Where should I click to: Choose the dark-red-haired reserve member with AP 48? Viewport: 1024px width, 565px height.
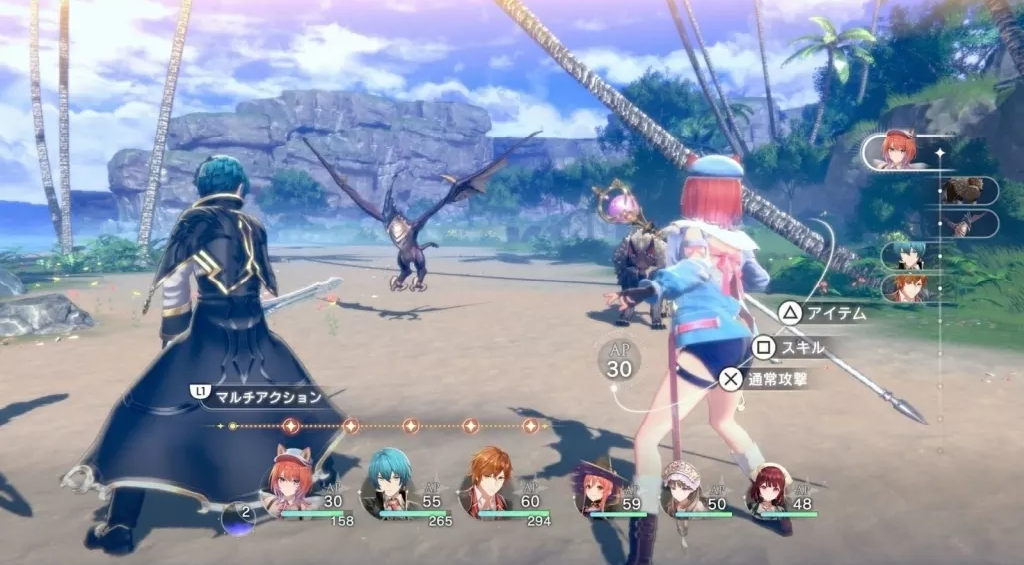tap(769, 488)
